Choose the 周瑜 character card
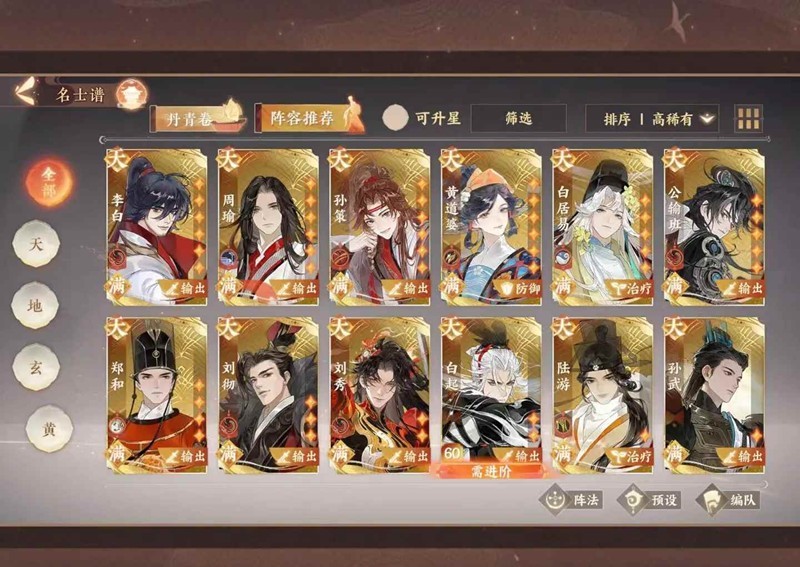The image size is (800, 567). (268, 226)
